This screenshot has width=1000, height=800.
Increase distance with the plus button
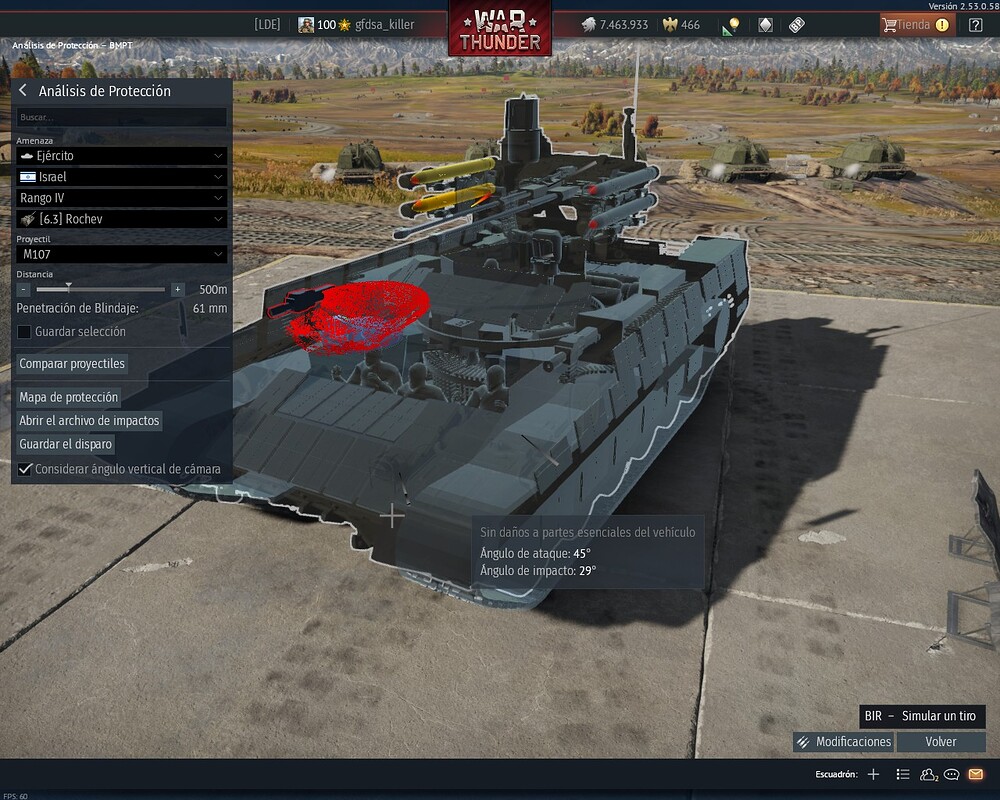pos(178,290)
